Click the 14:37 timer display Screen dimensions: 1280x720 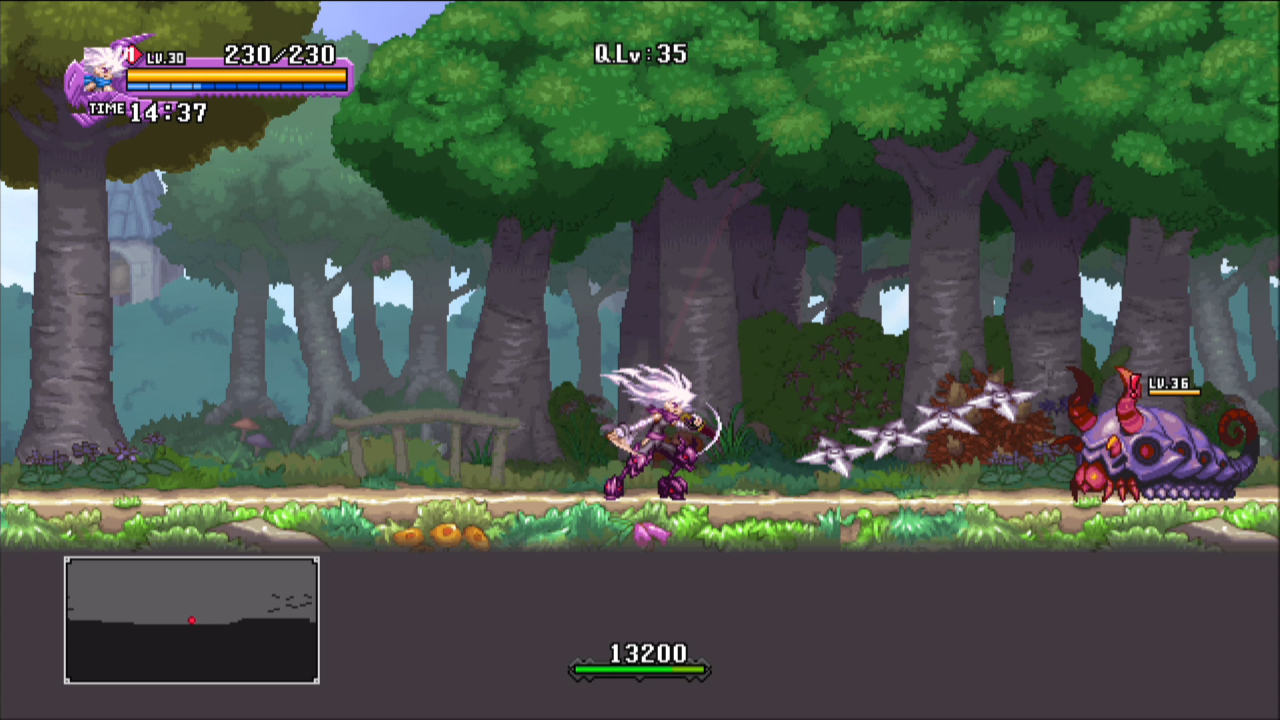click(x=168, y=111)
